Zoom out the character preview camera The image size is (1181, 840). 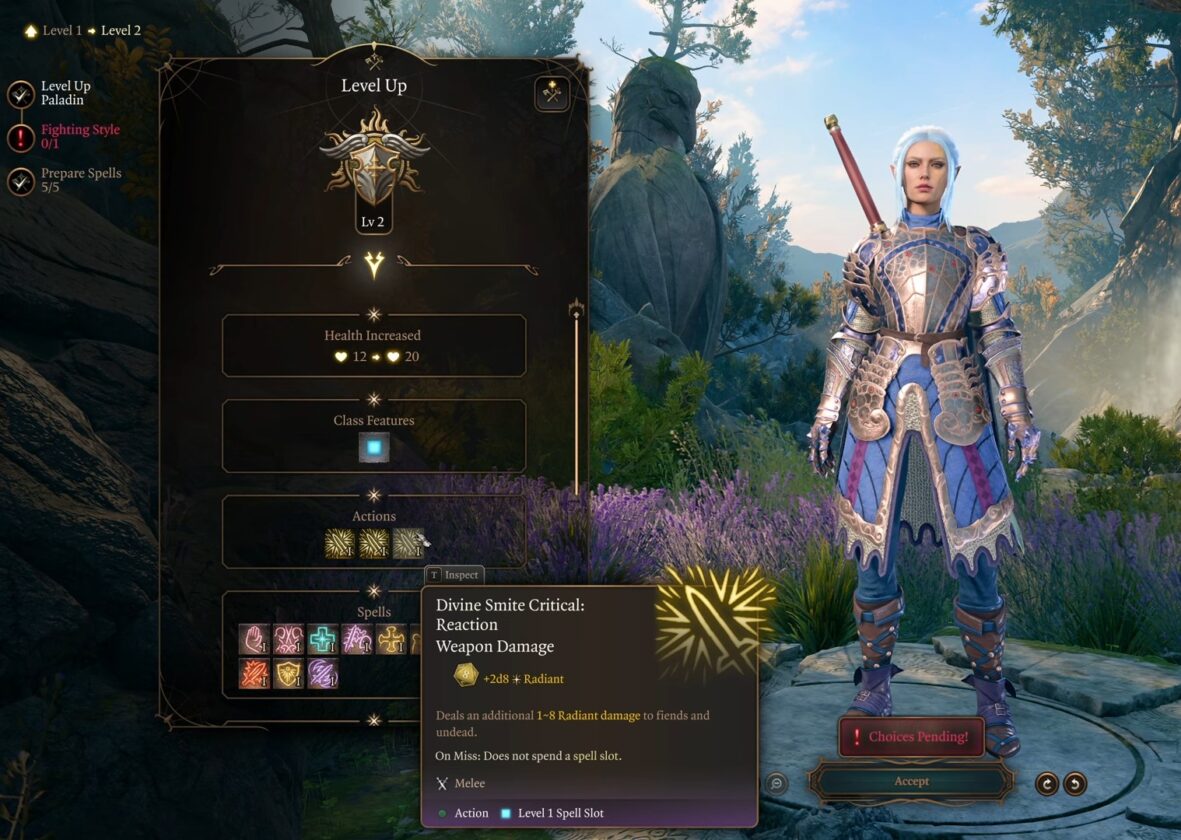pyautogui.click(x=776, y=784)
